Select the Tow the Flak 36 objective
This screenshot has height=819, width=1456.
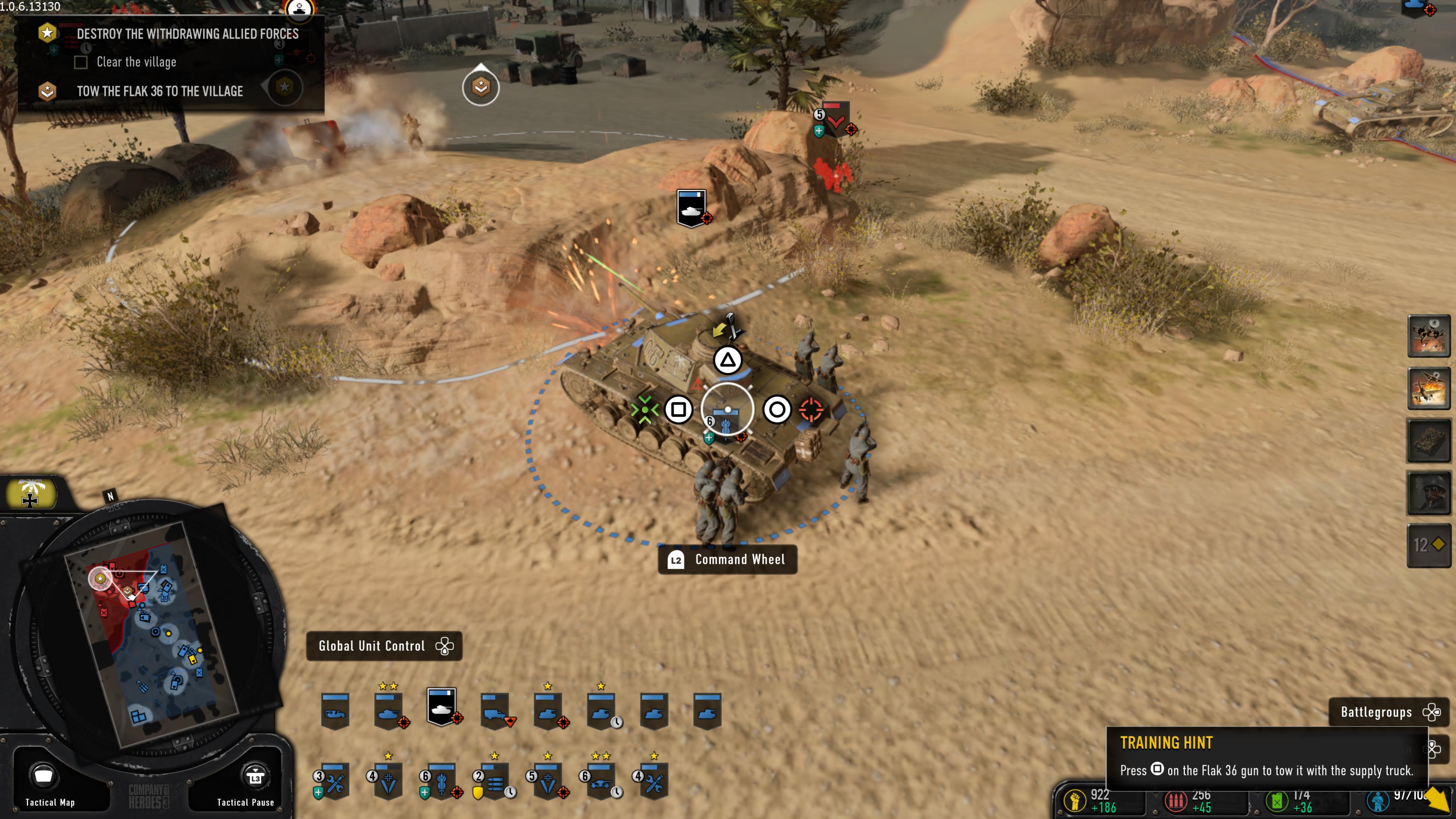[x=160, y=91]
